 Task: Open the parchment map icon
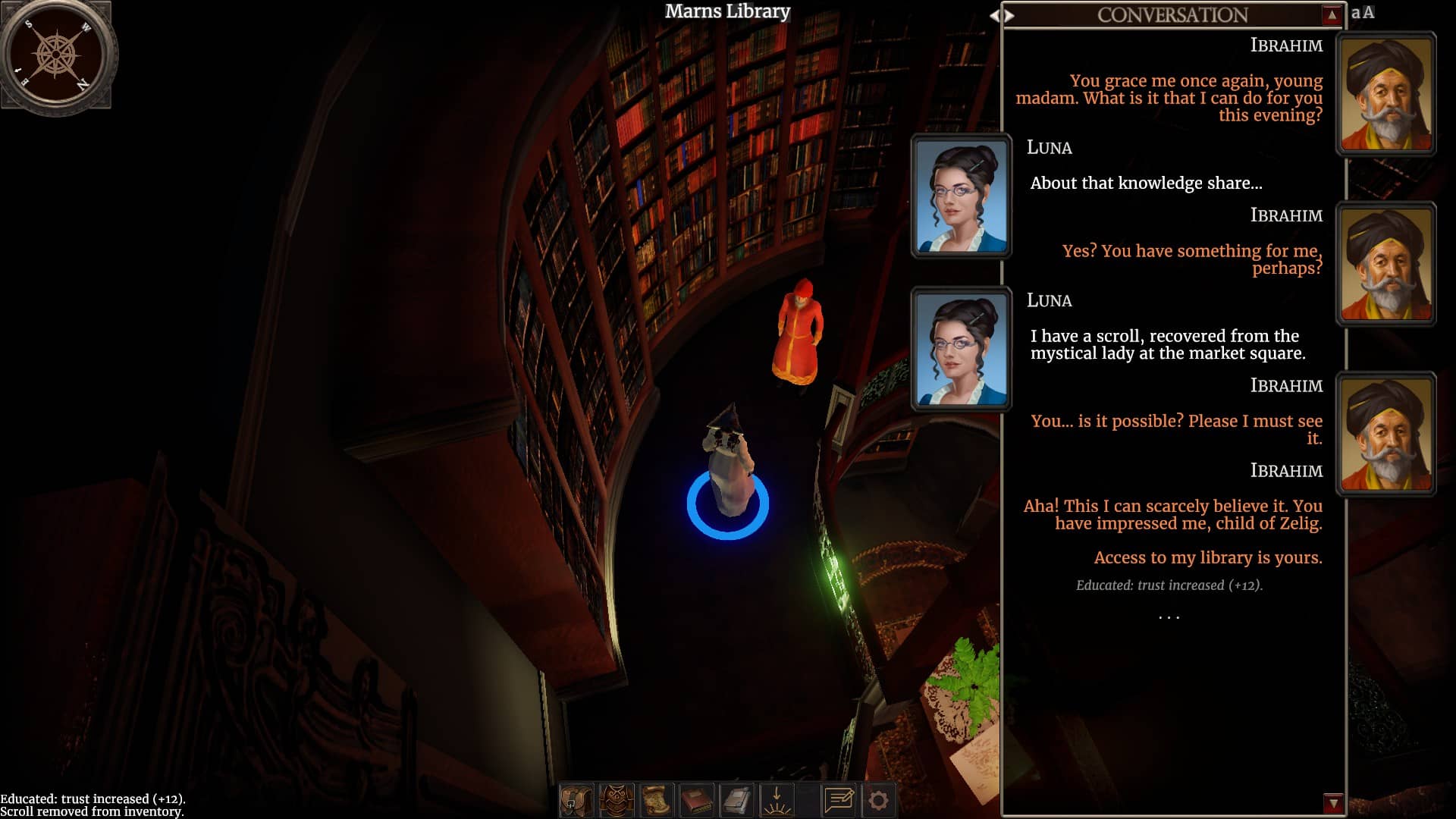[x=657, y=800]
